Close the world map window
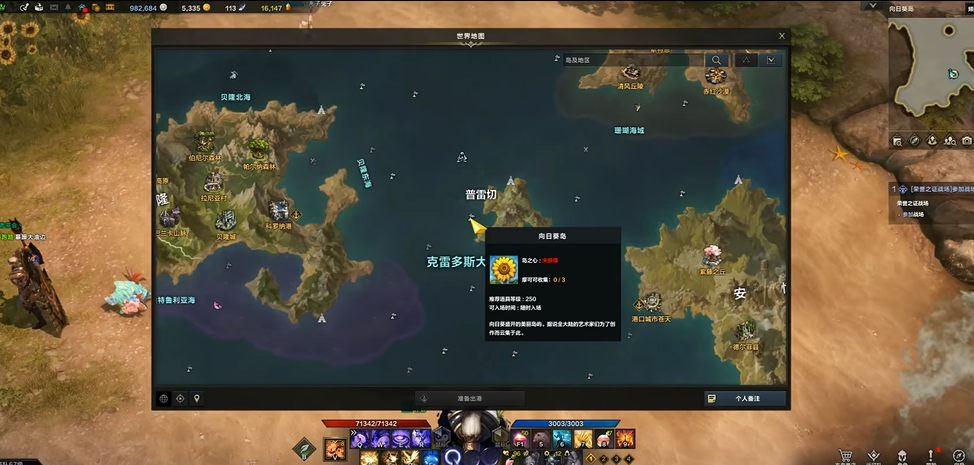The width and height of the screenshot is (974, 465). (x=782, y=36)
